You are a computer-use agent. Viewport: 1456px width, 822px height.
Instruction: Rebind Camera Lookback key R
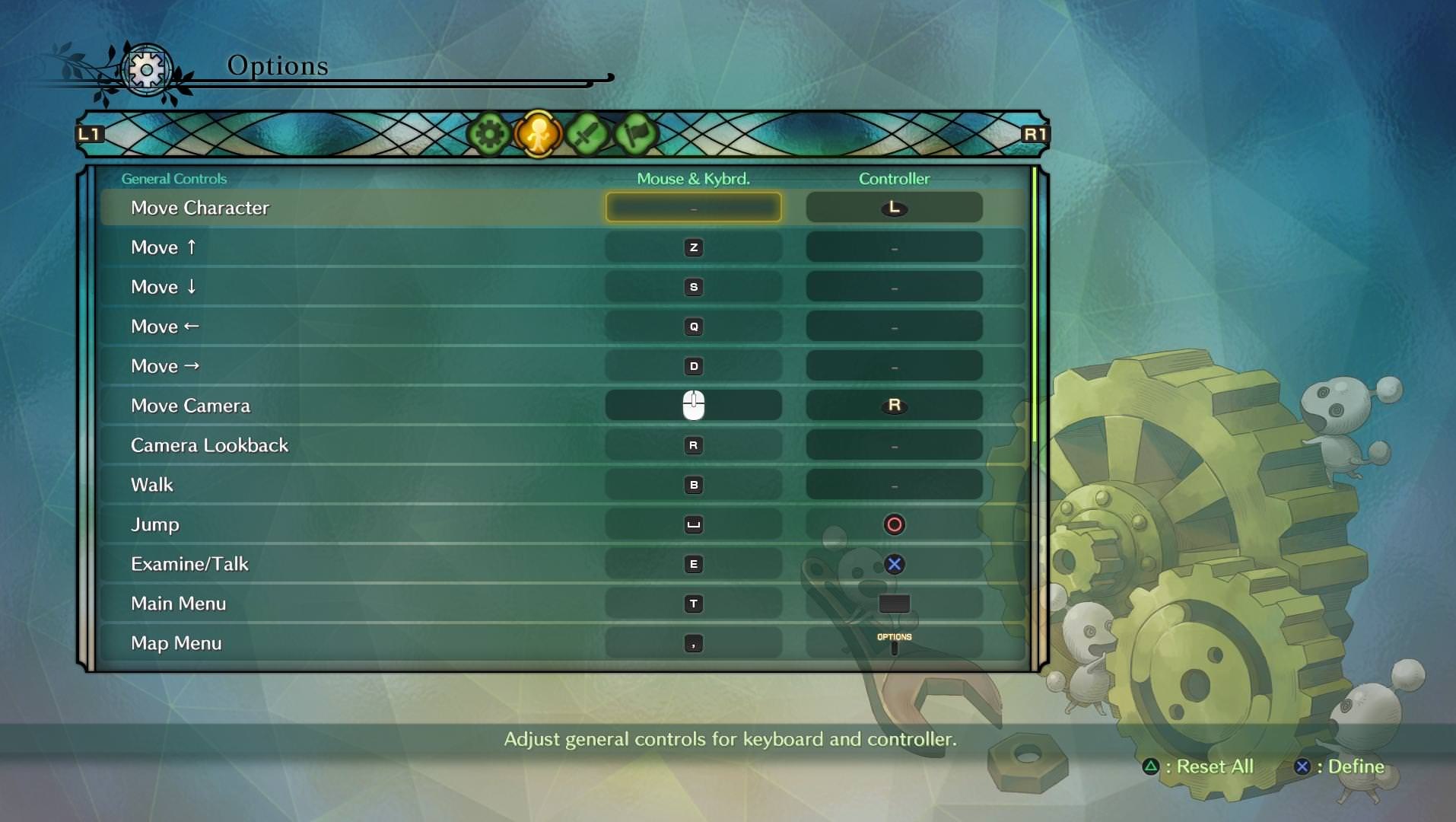[x=693, y=445]
